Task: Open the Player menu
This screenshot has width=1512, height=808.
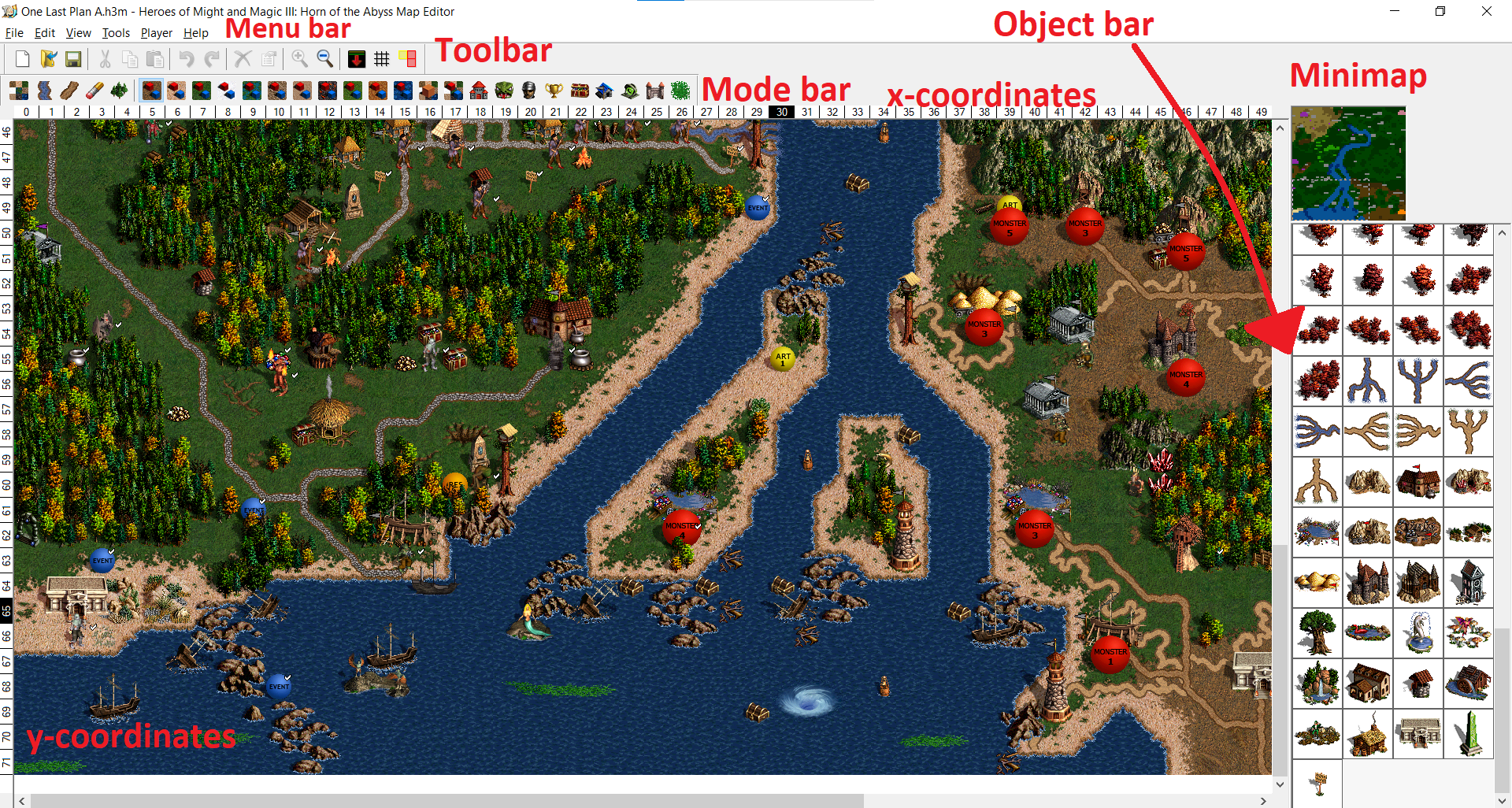Action: [x=156, y=32]
